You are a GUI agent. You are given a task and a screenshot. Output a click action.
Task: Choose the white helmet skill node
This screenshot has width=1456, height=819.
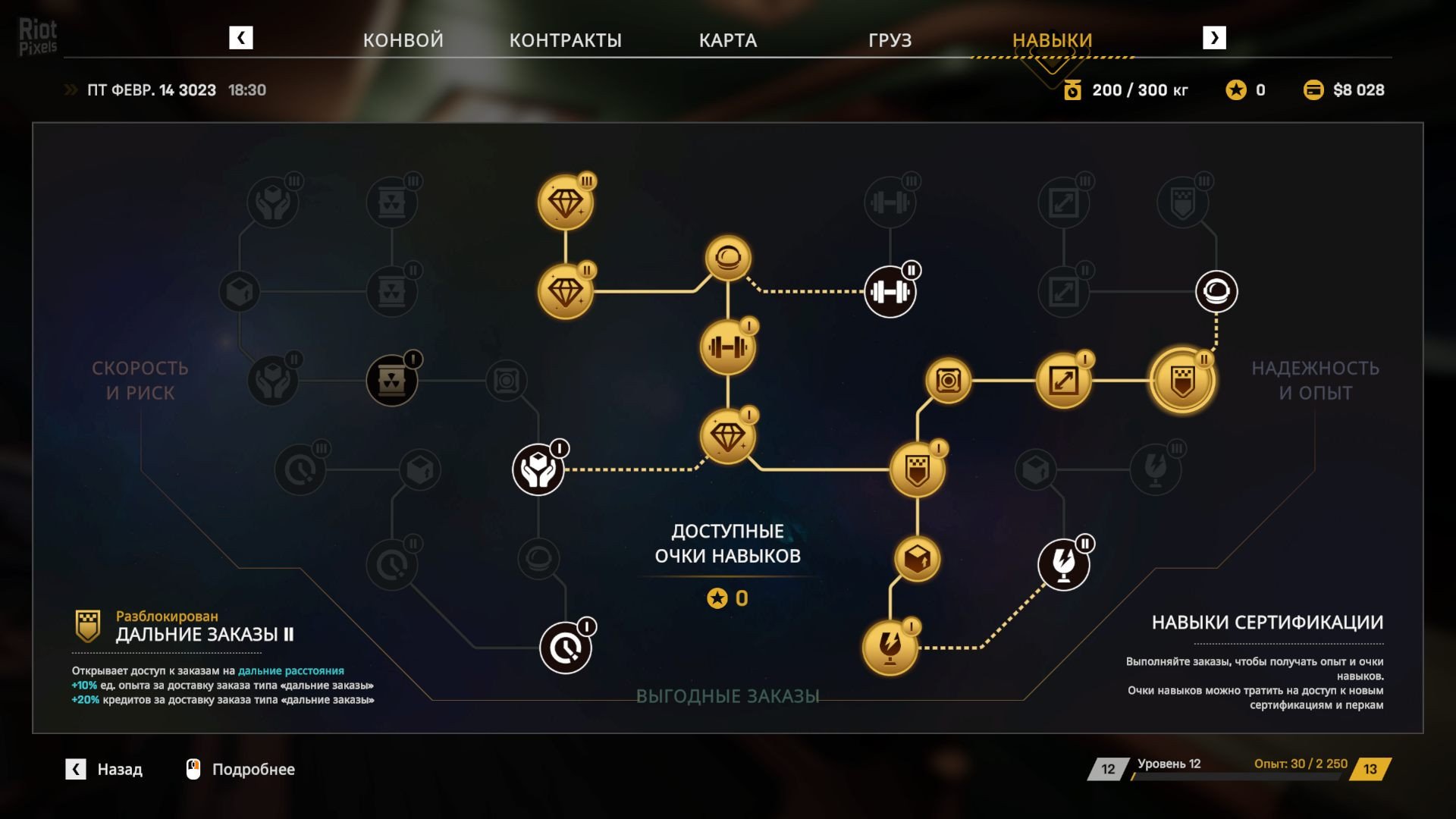1216,292
